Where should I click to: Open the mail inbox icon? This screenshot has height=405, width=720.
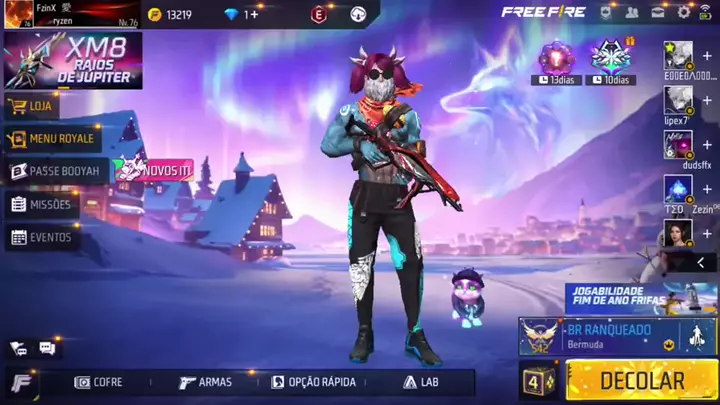[x=658, y=12]
